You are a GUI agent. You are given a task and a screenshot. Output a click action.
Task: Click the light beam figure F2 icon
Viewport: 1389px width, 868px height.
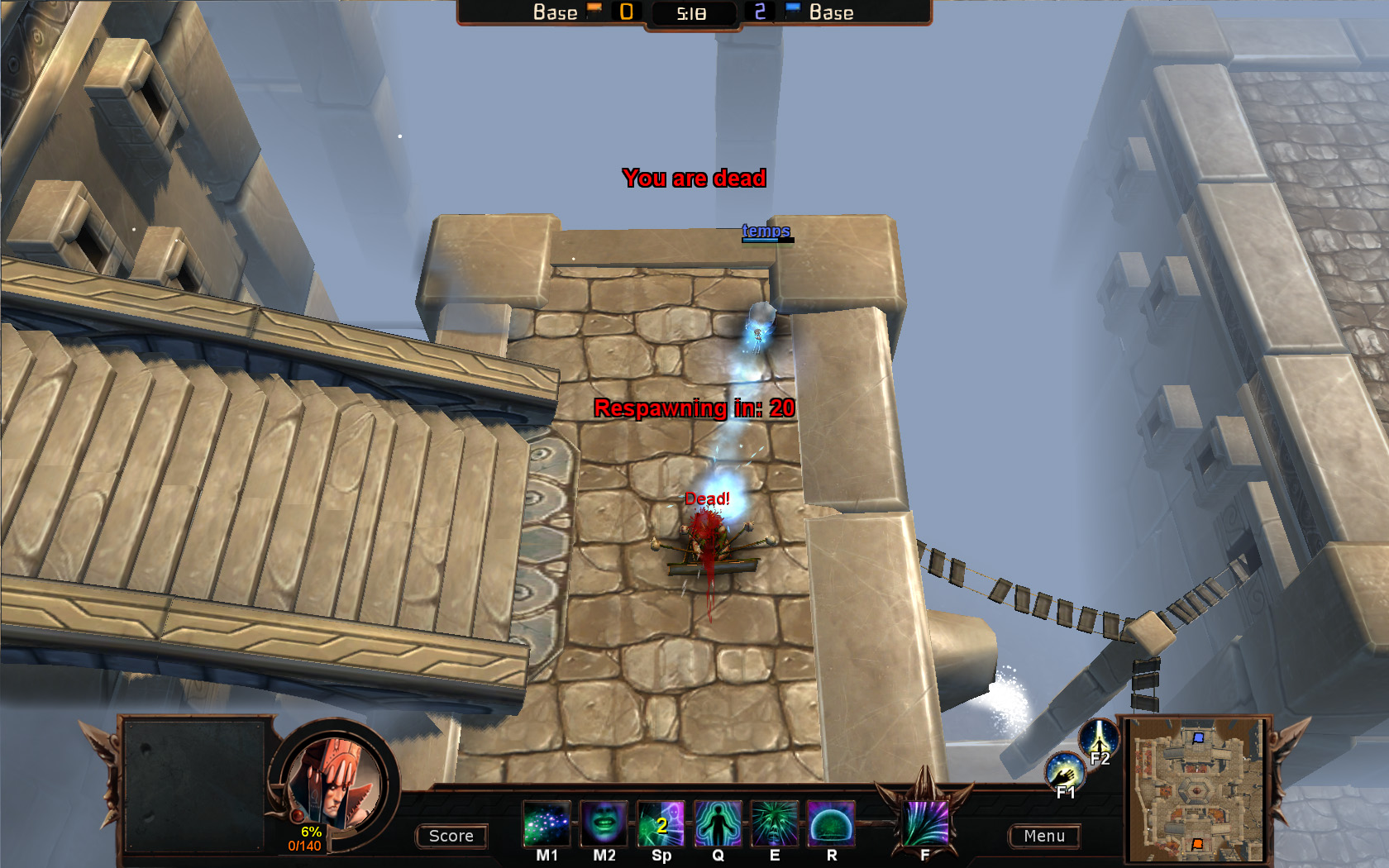point(1099,738)
